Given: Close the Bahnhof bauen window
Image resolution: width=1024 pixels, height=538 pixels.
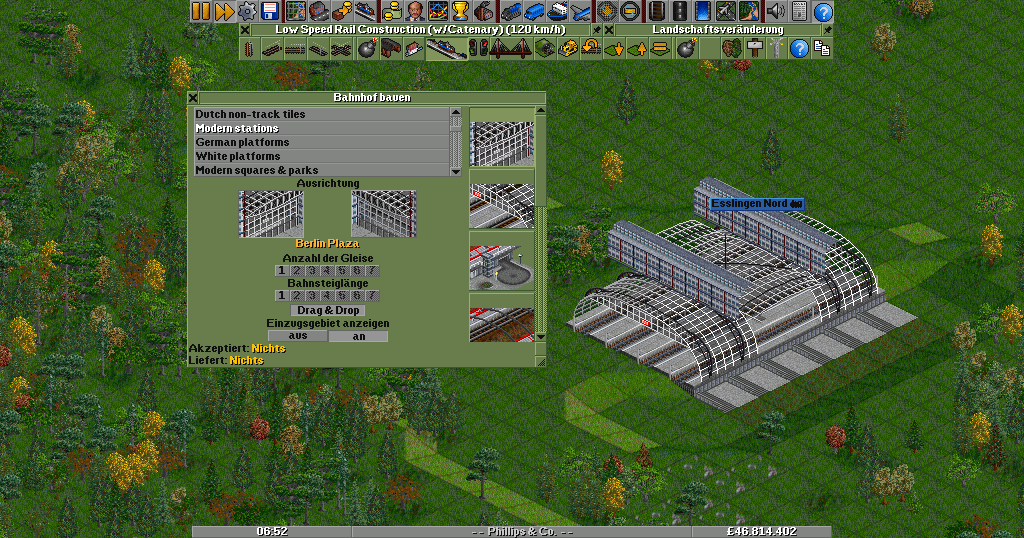Looking at the screenshot, I should [193, 98].
